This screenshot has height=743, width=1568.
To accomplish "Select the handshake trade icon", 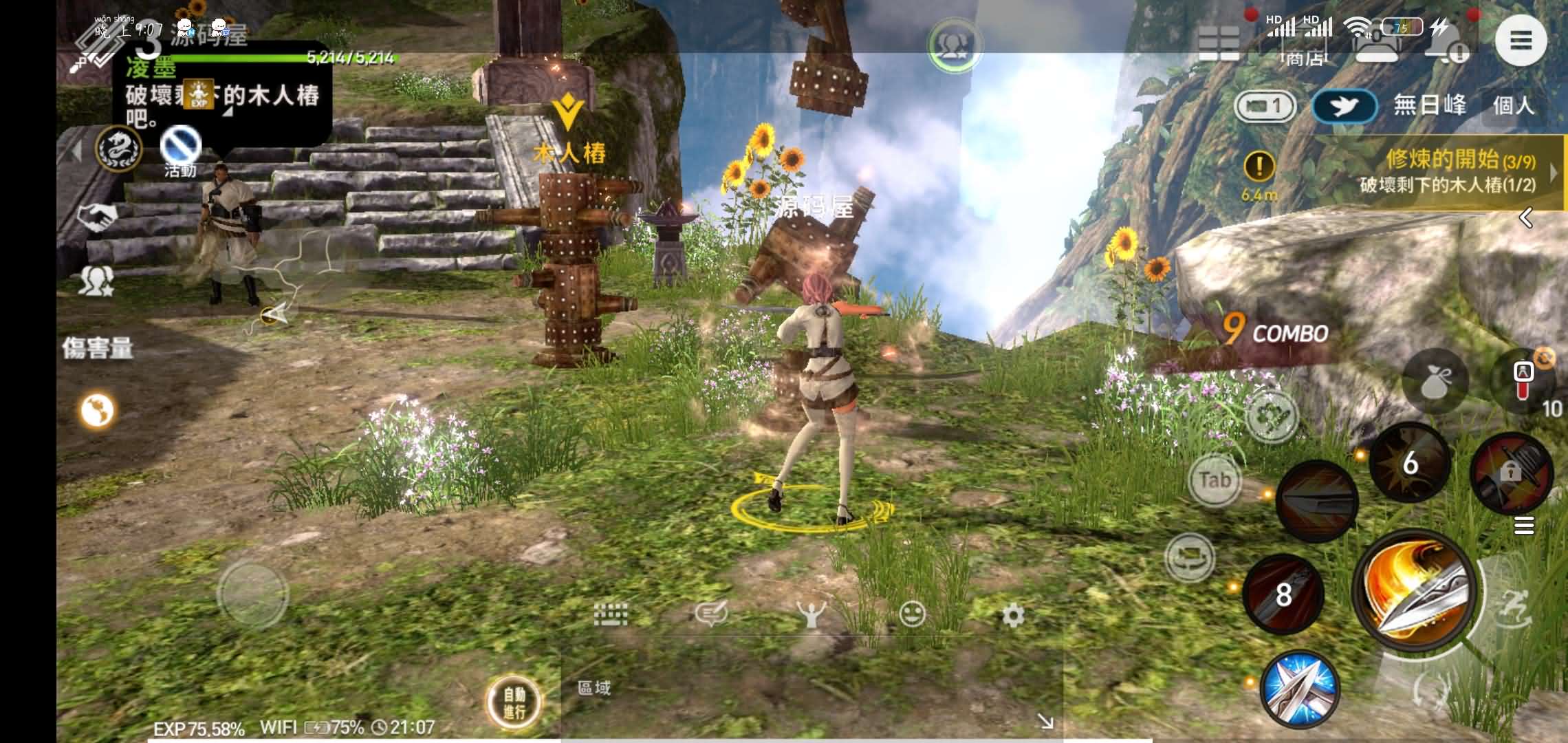I will click(x=96, y=218).
